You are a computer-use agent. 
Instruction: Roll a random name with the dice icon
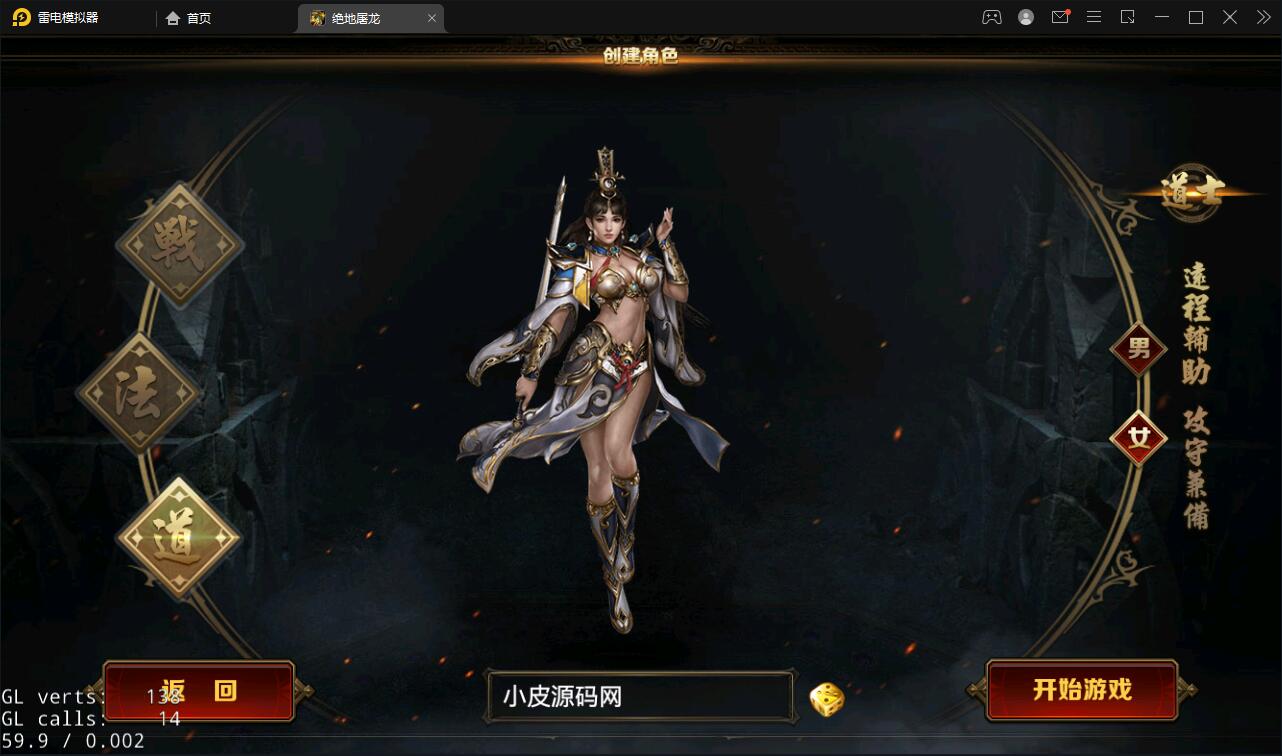(x=826, y=698)
